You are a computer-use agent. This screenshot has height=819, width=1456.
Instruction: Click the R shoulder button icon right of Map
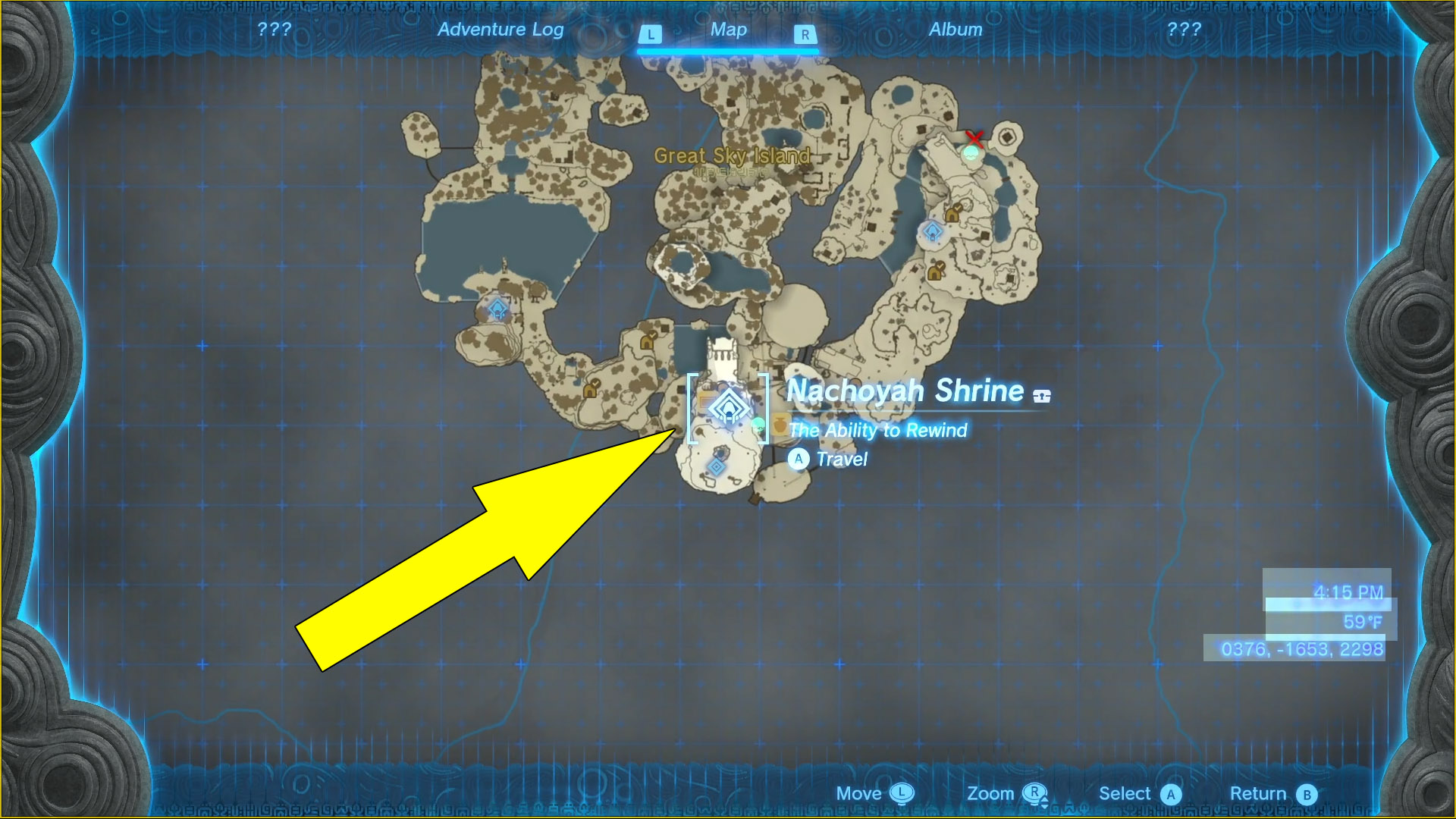(804, 33)
